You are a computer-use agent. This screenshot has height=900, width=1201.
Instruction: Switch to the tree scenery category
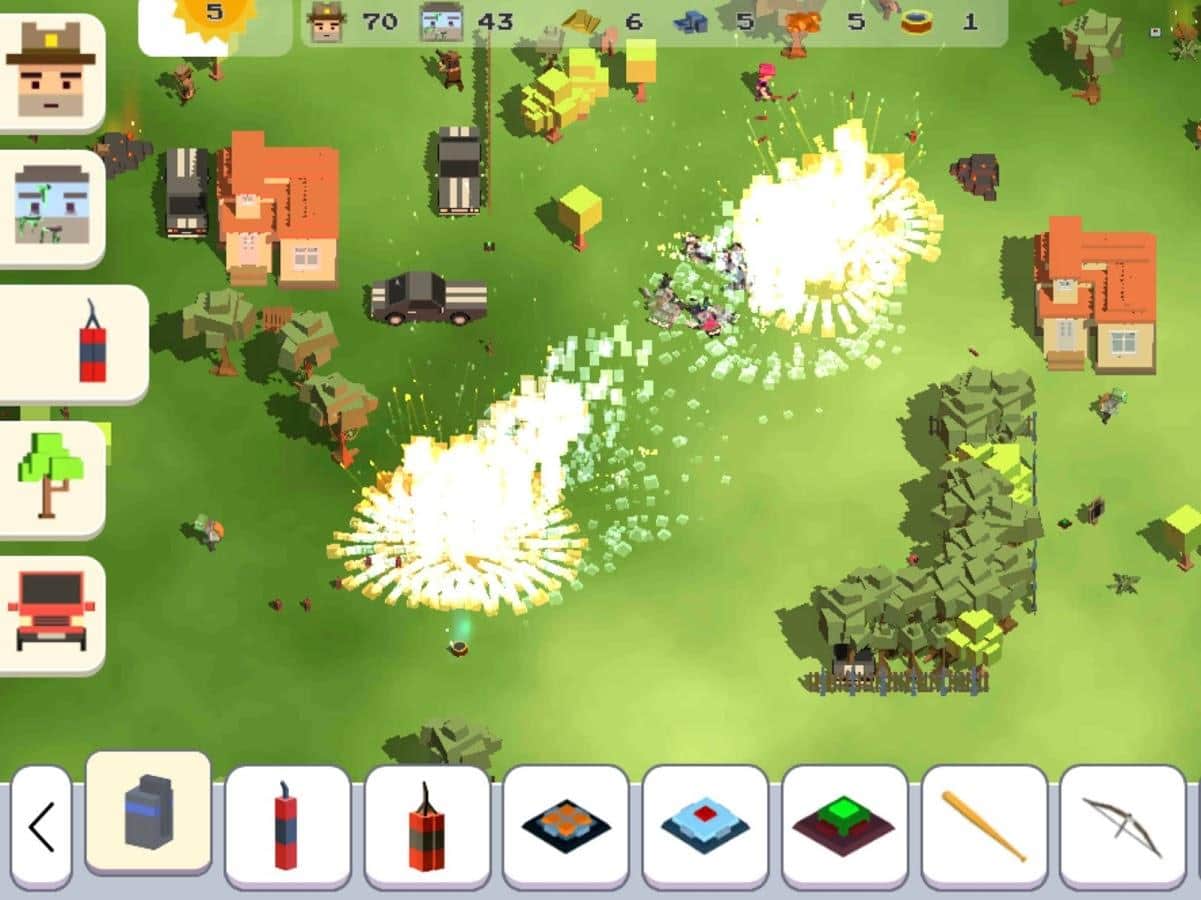pos(51,479)
